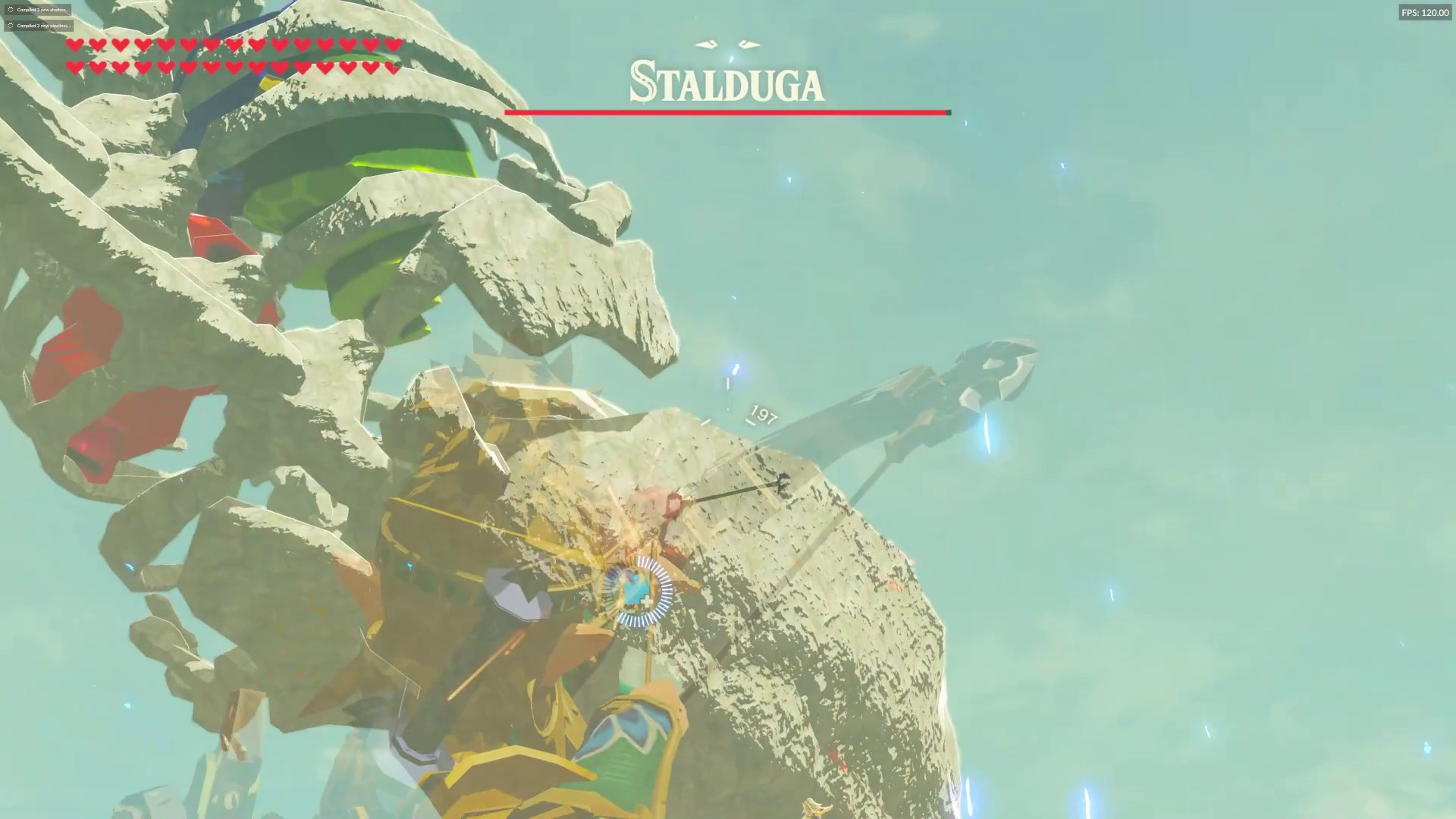Screen dimensions: 1456x819
Task: Click the spinning shader compilation spinner icon
Action: pyautogui.click(x=10, y=10)
